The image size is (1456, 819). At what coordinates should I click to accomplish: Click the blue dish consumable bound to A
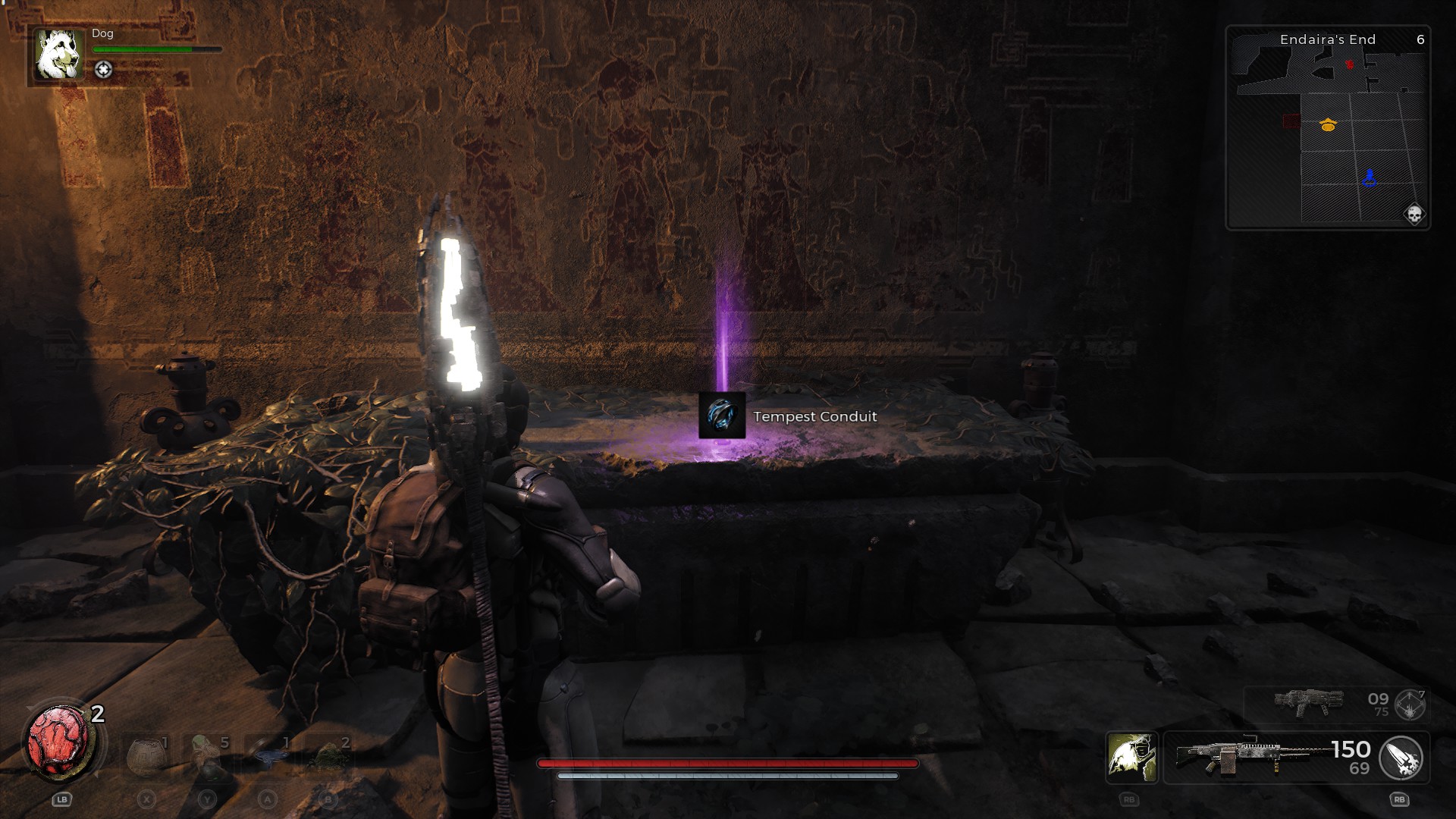point(271,757)
